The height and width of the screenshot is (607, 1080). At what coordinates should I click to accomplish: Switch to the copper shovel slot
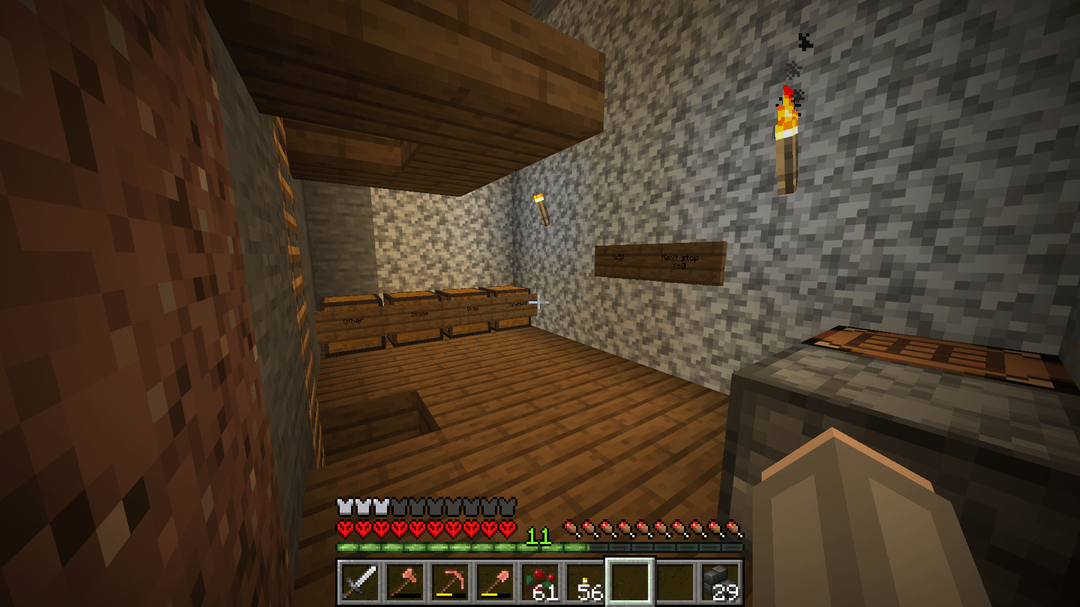494,582
